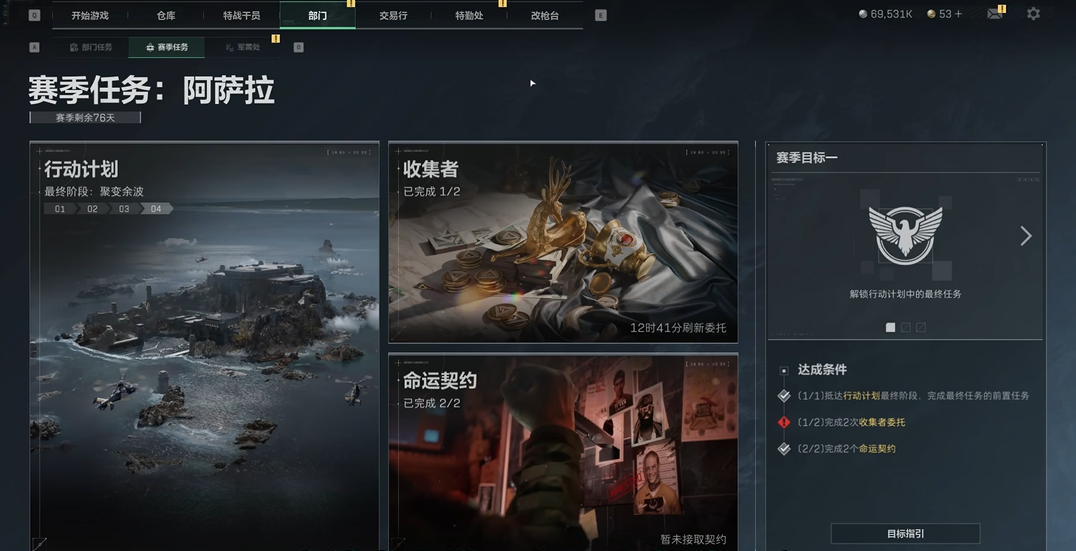Viewport: 1076px width, 551px height.
Task: Select the 赛季任务 sub-tab
Action: point(166,47)
